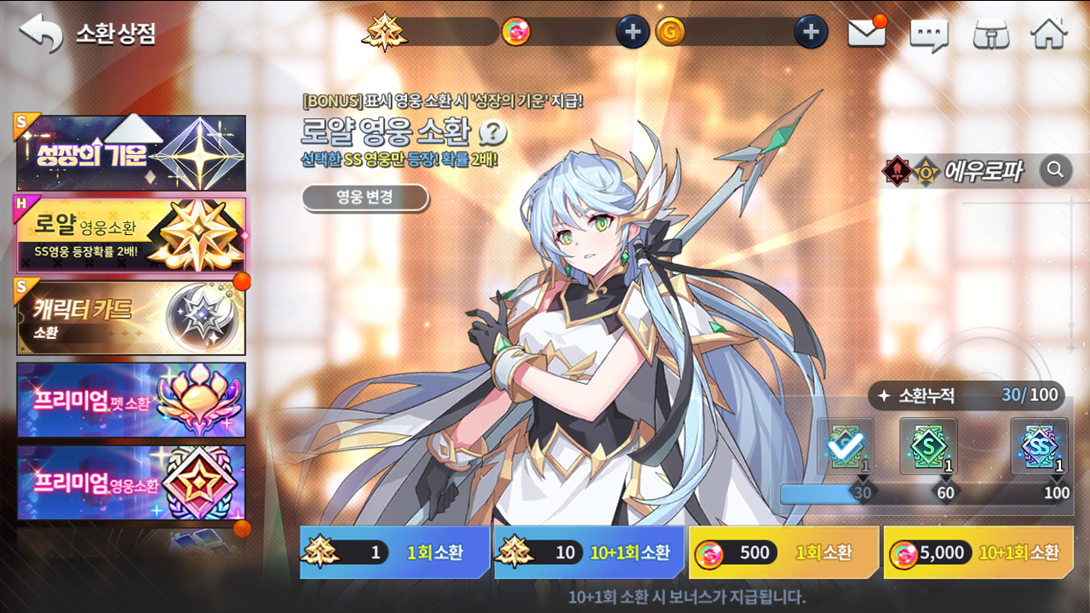Summon once using one ticket
Image resolution: width=1090 pixels, height=613 pixels.
pyautogui.click(x=394, y=552)
